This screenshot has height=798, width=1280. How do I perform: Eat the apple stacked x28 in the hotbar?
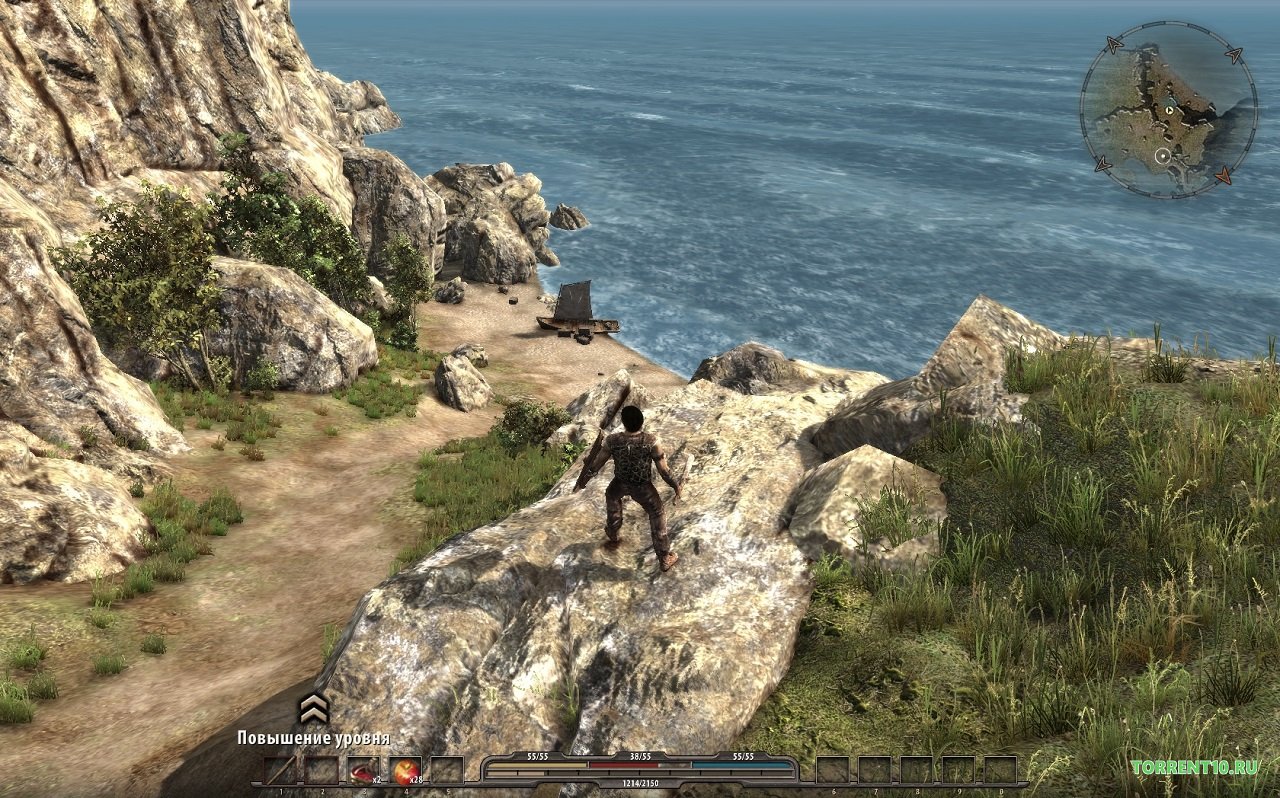(405, 770)
